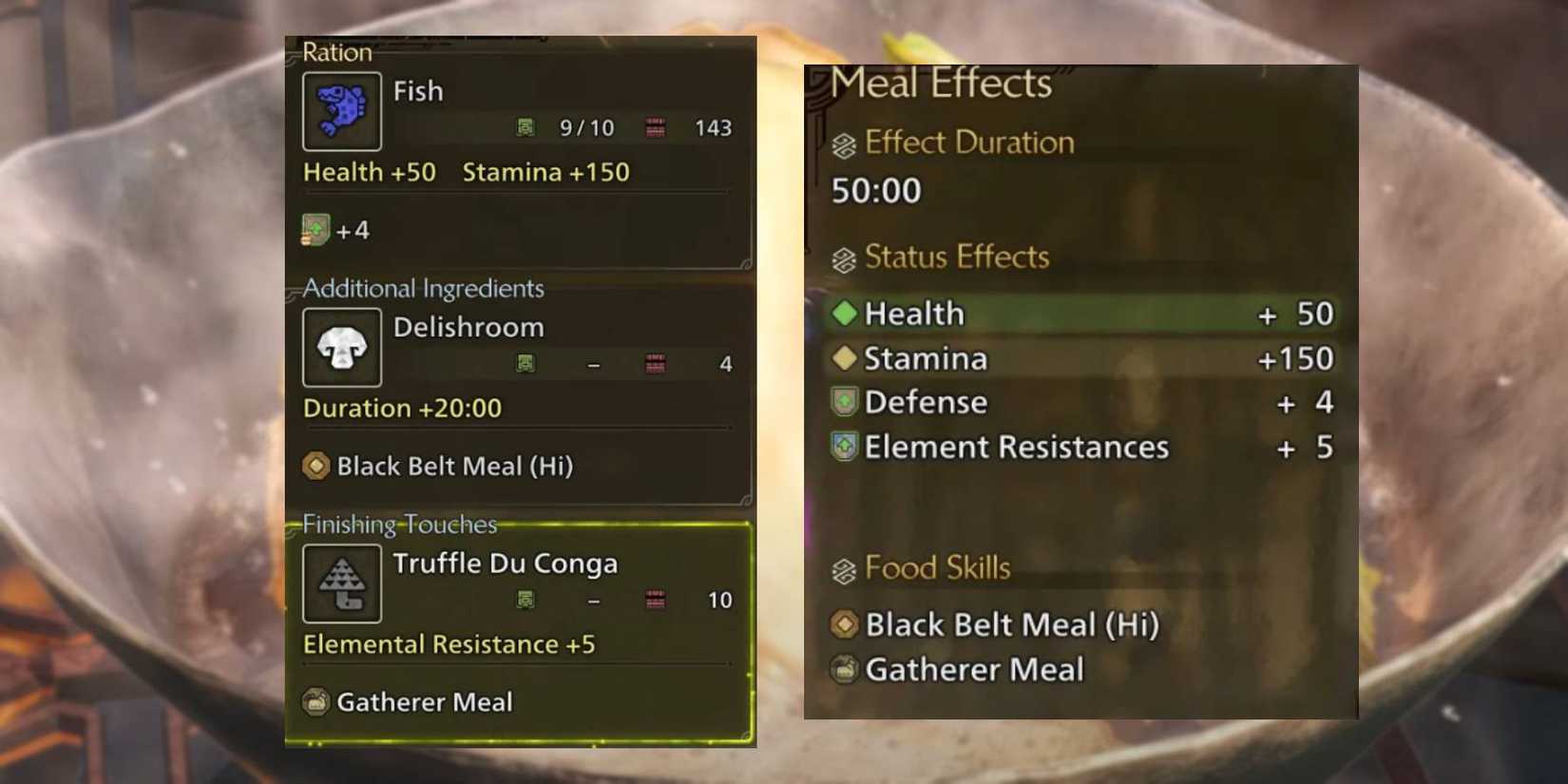This screenshot has height=784, width=1568.
Task: Click the Element Resistances shield icon
Action: click(844, 447)
